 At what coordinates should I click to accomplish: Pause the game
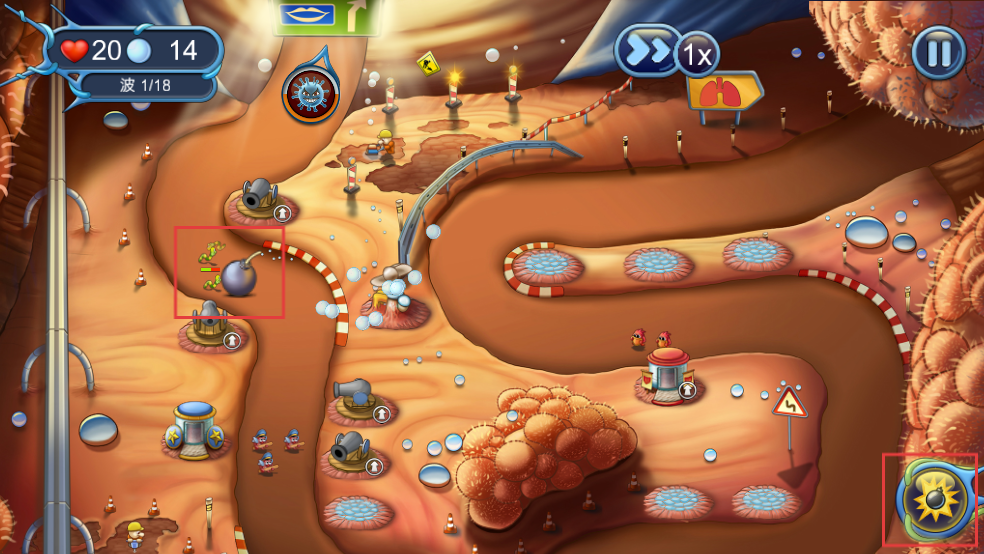[x=938, y=52]
